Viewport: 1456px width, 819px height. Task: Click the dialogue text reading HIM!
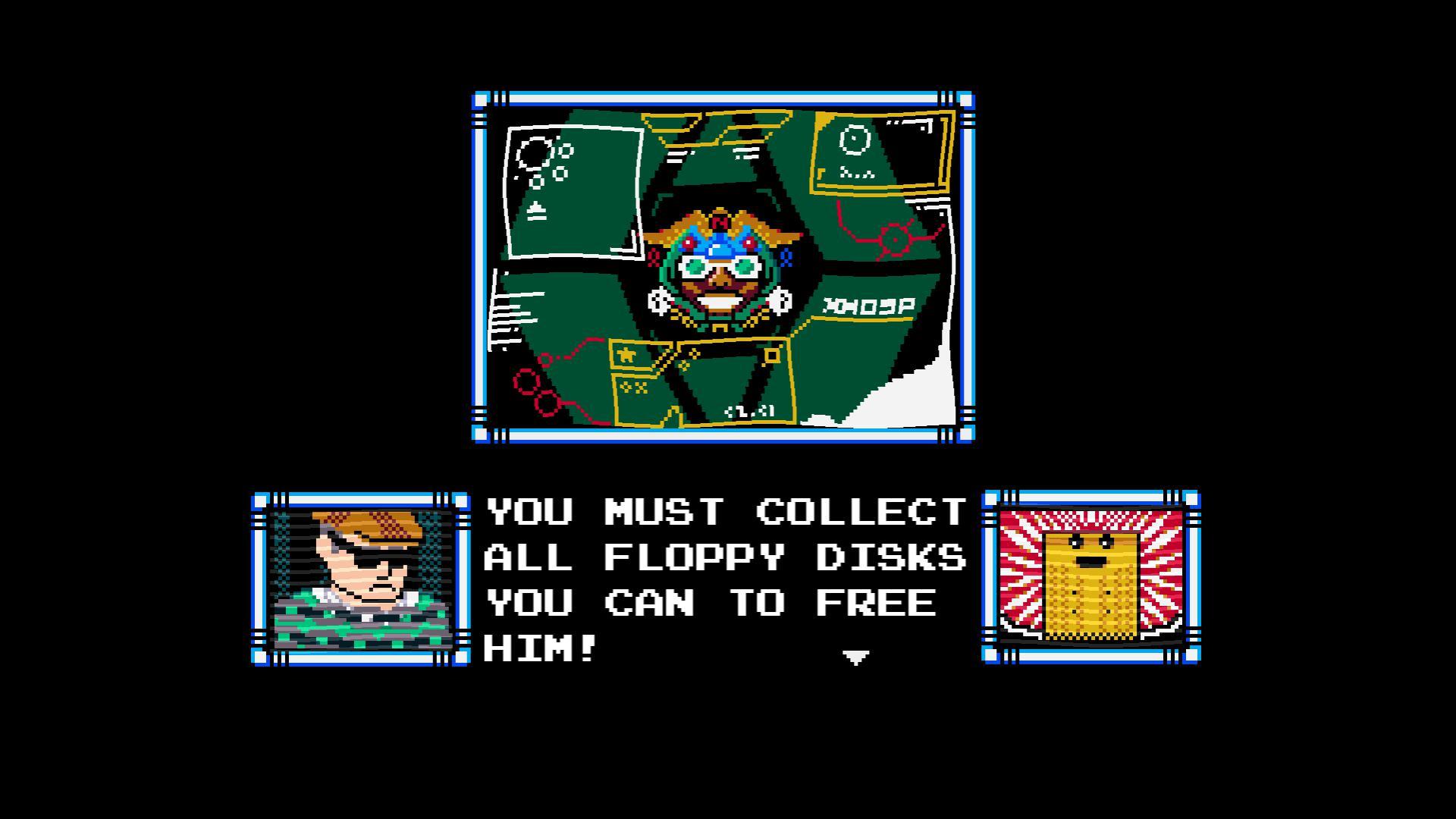pyautogui.click(x=538, y=648)
